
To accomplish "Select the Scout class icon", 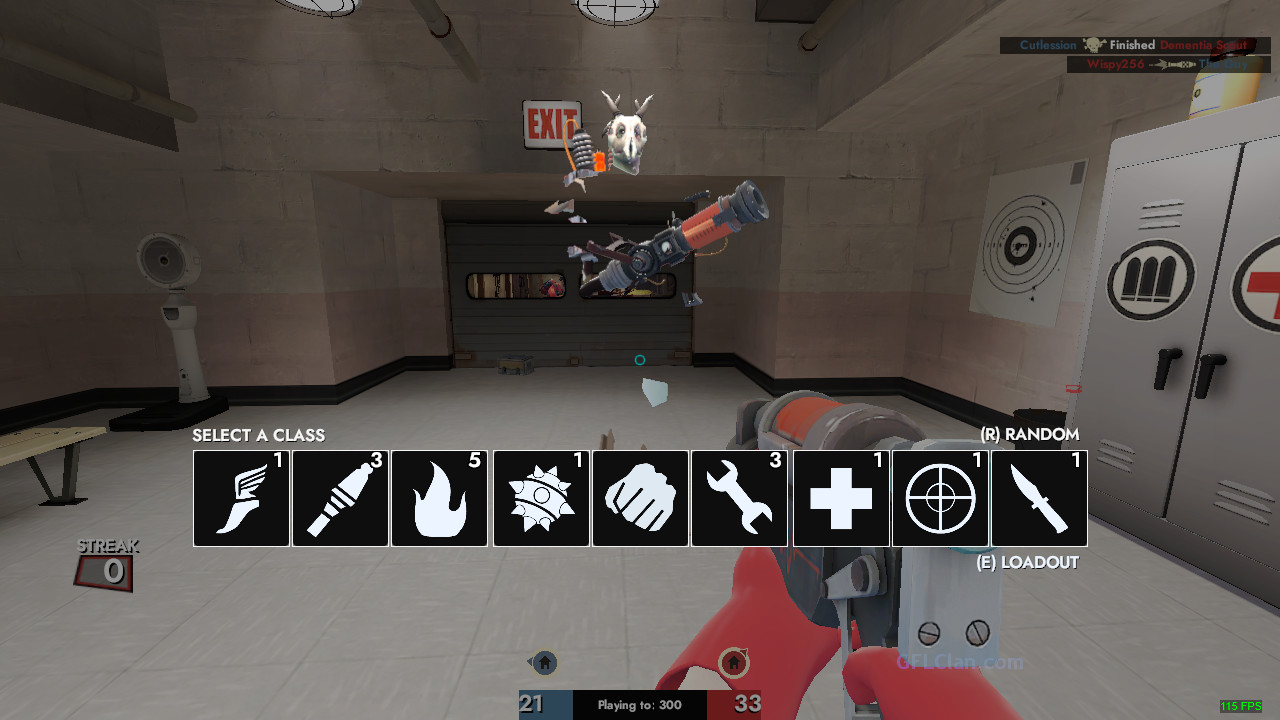I will pos(240,498).
